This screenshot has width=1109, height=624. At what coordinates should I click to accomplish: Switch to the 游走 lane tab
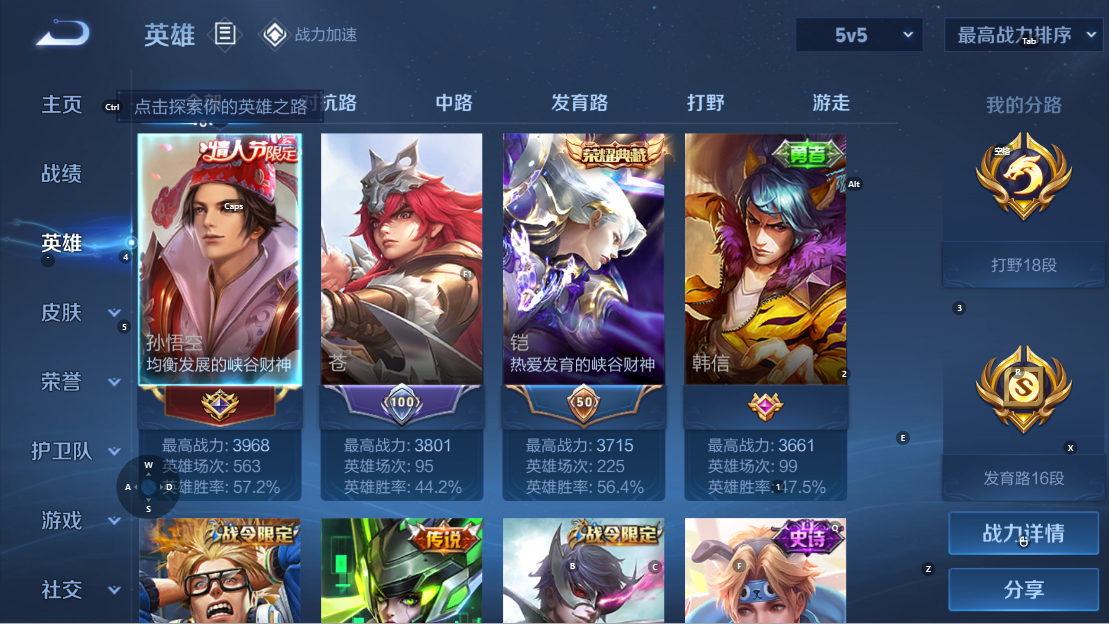[831, 103]
